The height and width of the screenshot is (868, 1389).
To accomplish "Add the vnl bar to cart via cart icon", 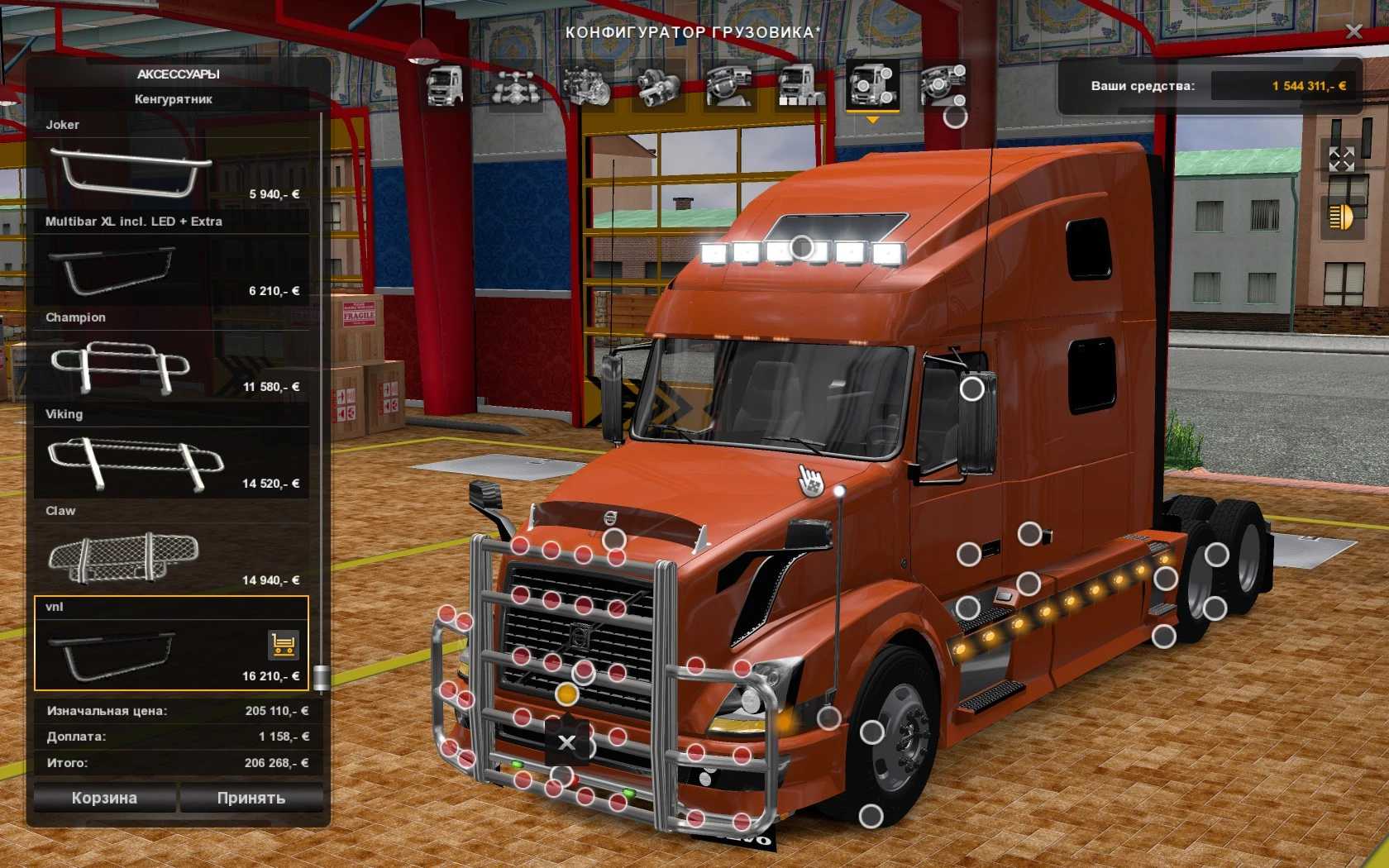I will coord(284,645).
